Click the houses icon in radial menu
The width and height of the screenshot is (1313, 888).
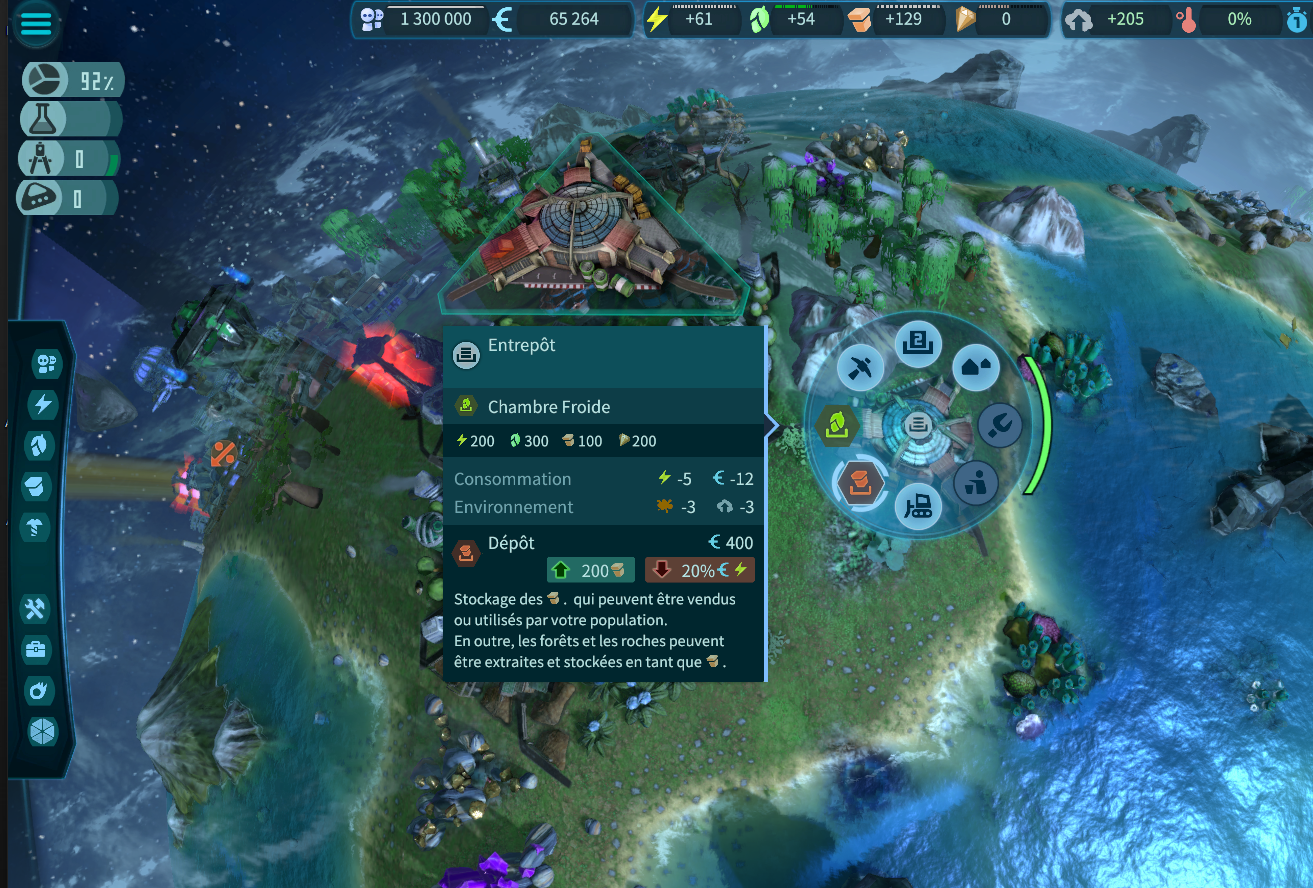[x=975, y=367]
